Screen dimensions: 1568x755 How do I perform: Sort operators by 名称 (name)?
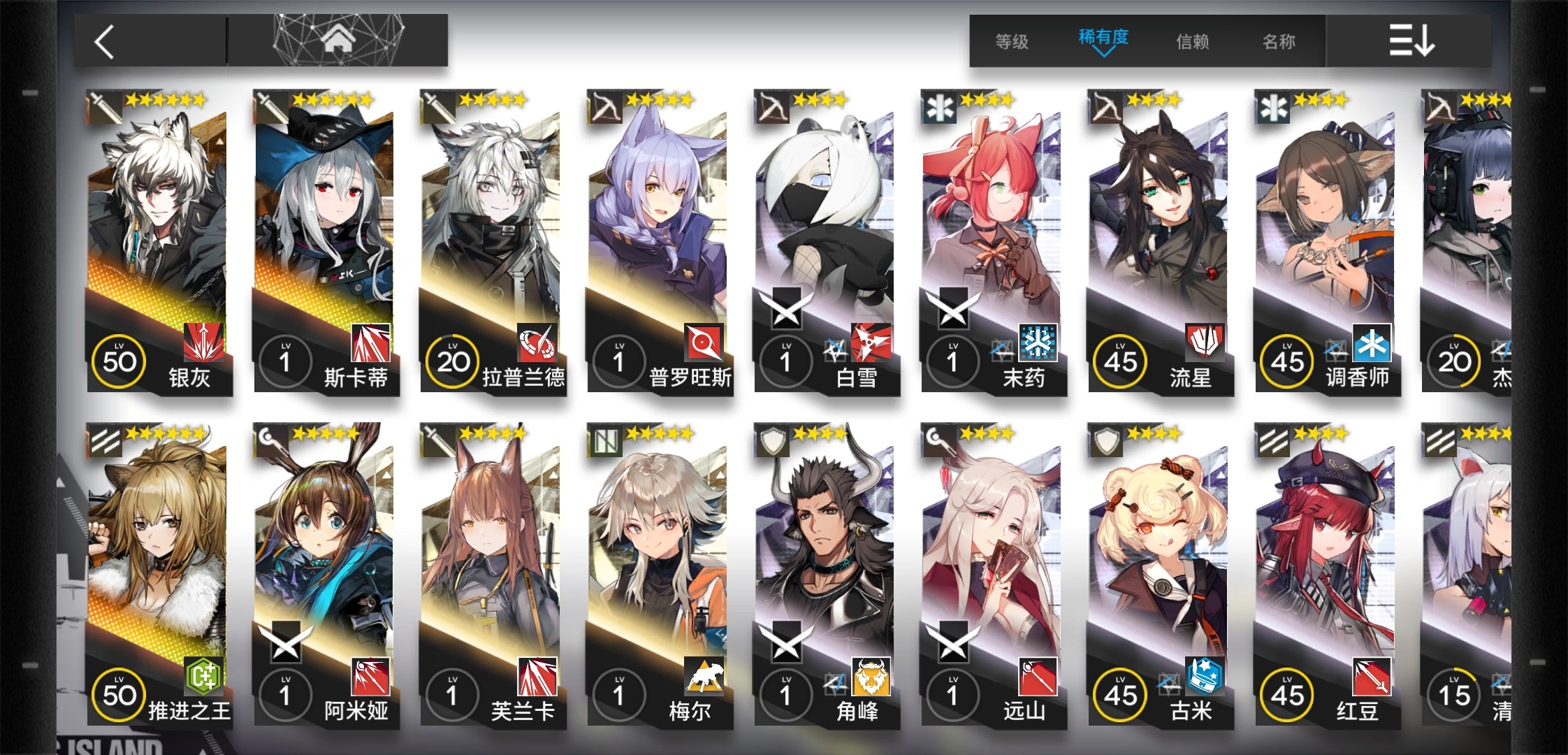pos(1279,42)
